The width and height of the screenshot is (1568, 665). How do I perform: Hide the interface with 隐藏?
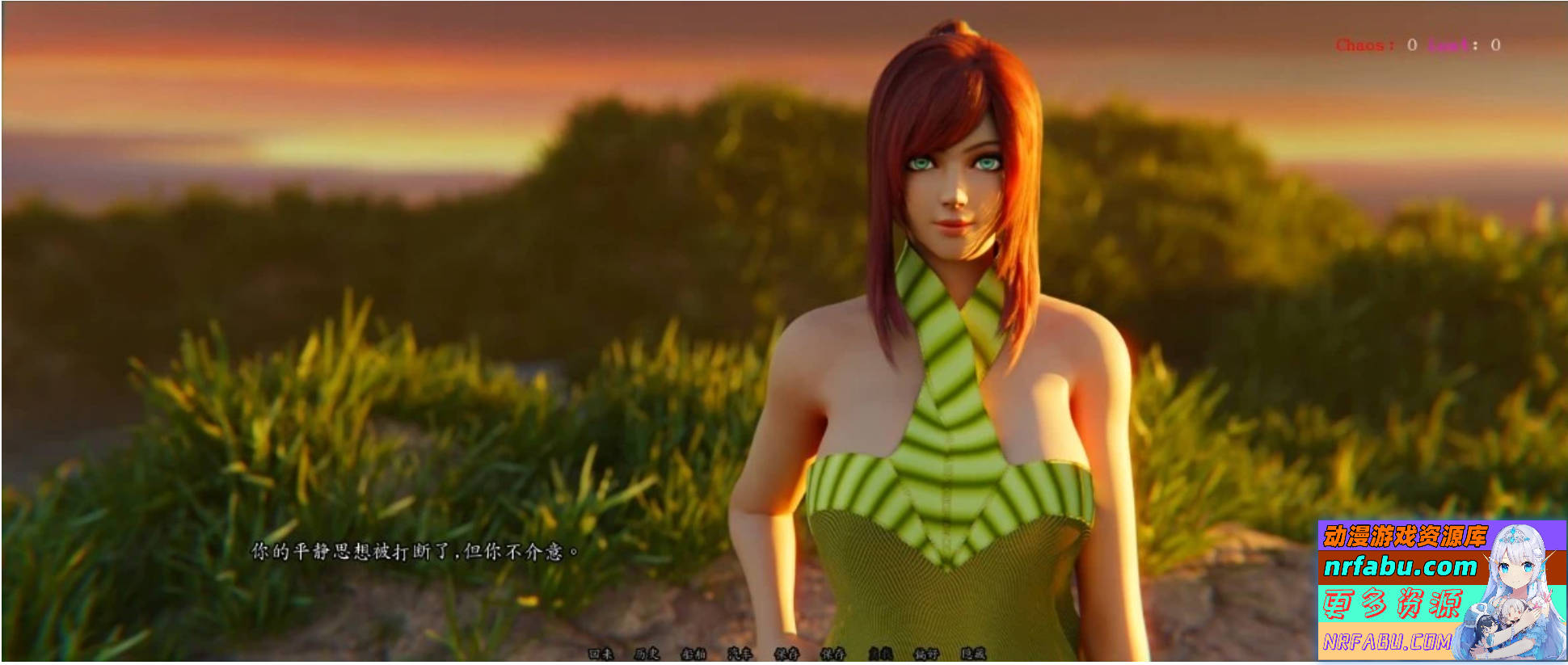tap(973, 654)
